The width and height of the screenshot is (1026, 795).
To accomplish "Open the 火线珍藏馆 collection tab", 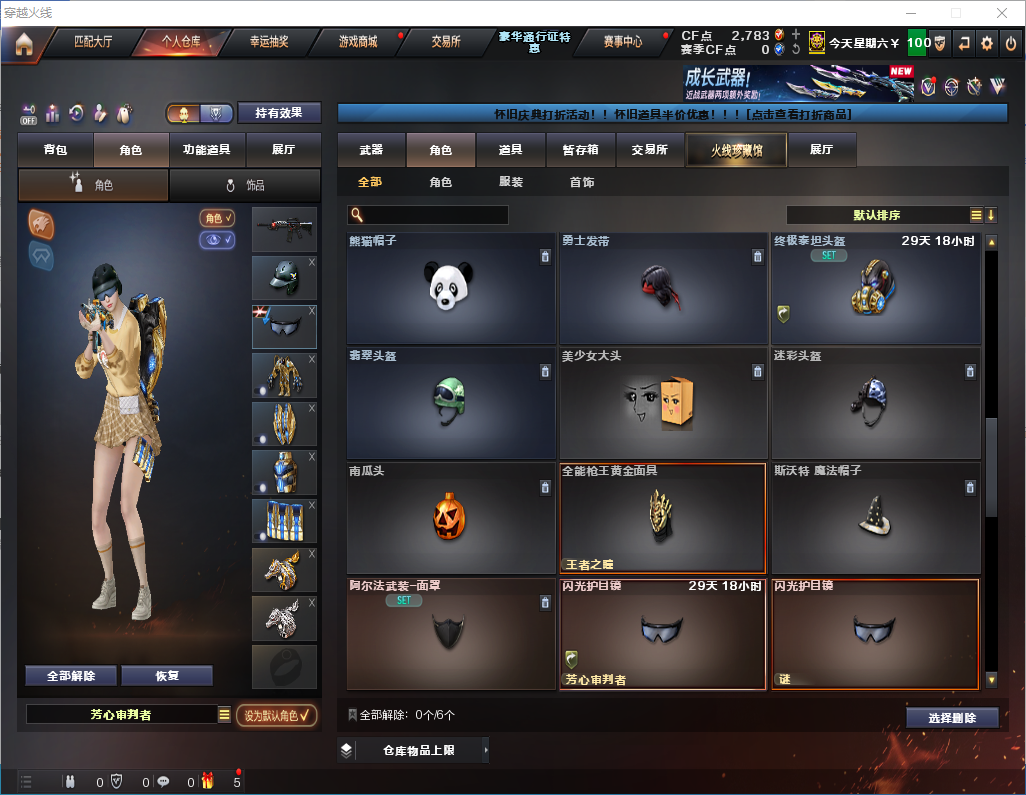I will tap(736, 150).
